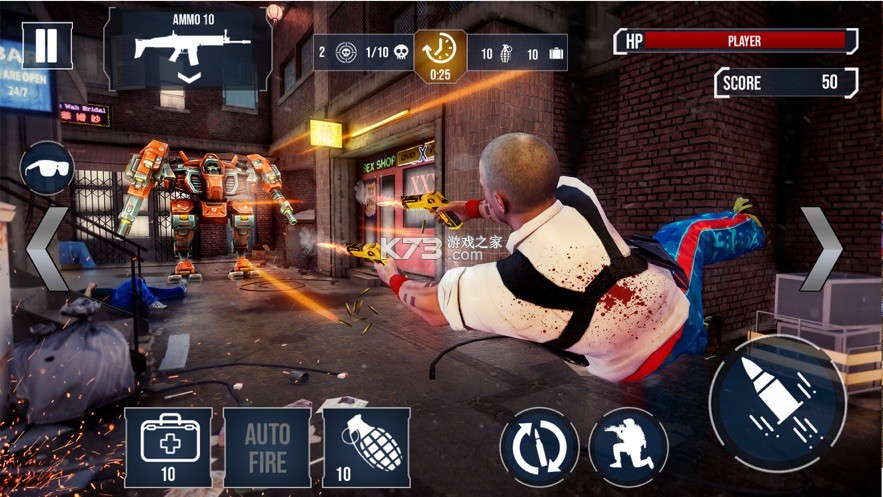Reload the weapon

pyautogui.click(x=539, y=446)
